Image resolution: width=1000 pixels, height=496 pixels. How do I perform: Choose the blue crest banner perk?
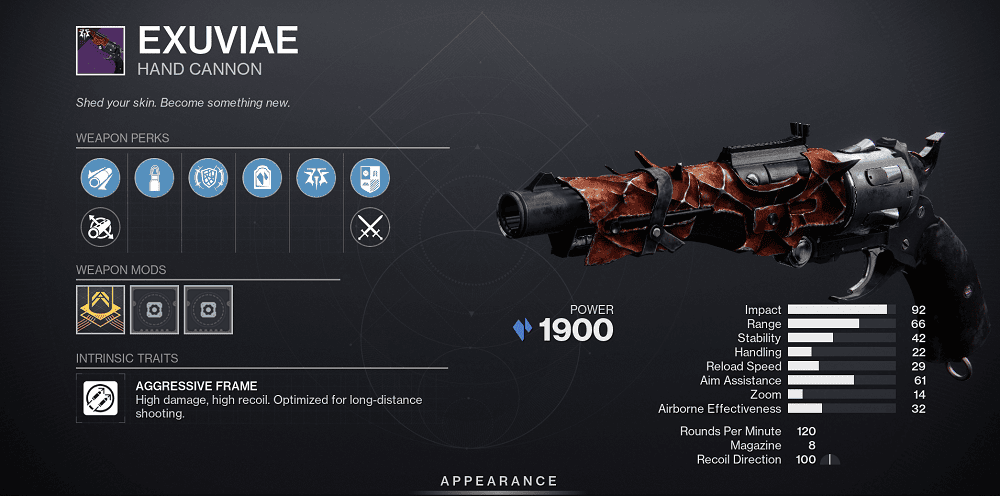[370, 179]
